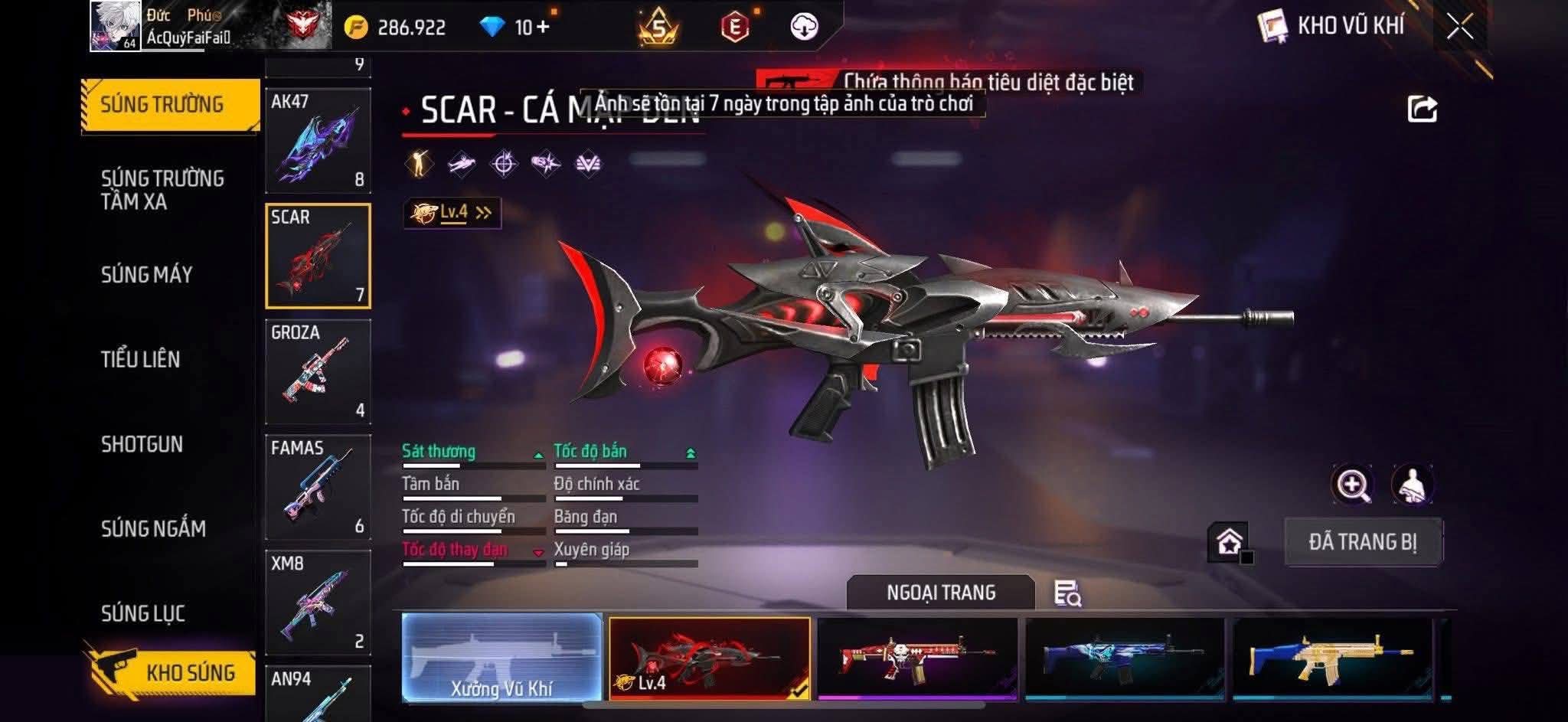Choose the GROZA weapon tile
Screen dimensions: 1568x722
[318, 371]
